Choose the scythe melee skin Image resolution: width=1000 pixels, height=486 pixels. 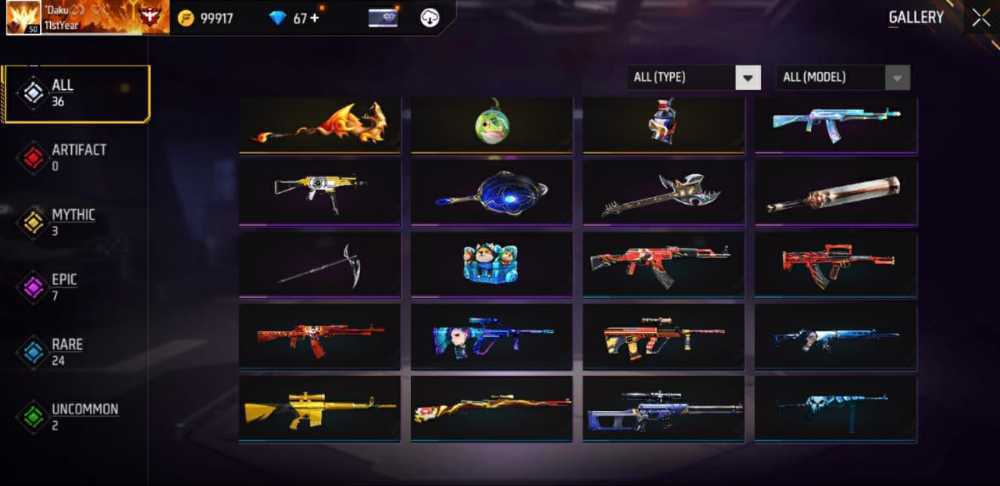click(x=320, y=265)
